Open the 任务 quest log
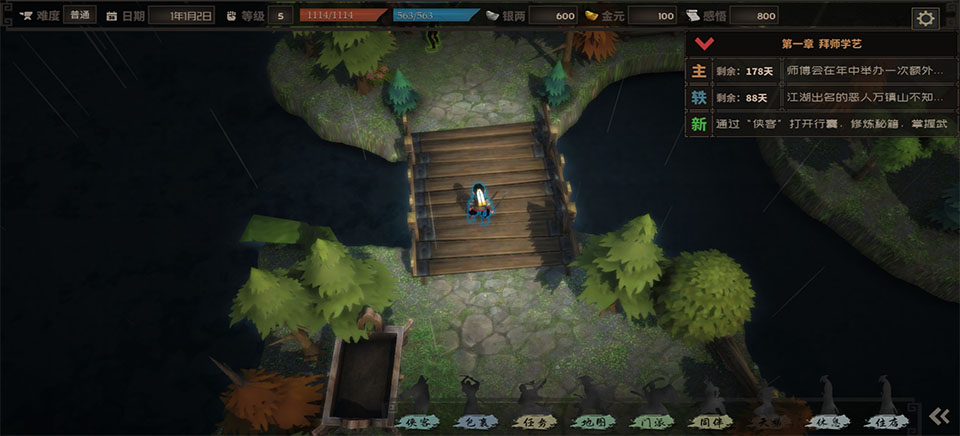 (x=532, y=422)
